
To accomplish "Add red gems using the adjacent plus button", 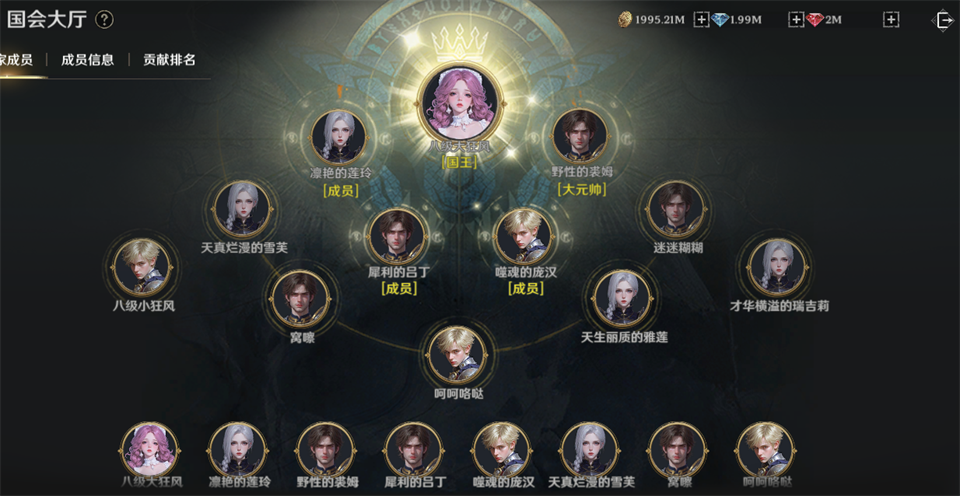I will (x=891, y=20).
